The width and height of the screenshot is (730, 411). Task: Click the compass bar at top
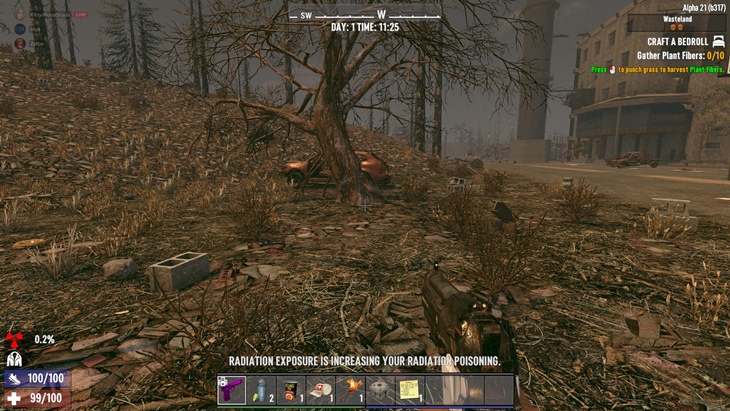(365, 14)
